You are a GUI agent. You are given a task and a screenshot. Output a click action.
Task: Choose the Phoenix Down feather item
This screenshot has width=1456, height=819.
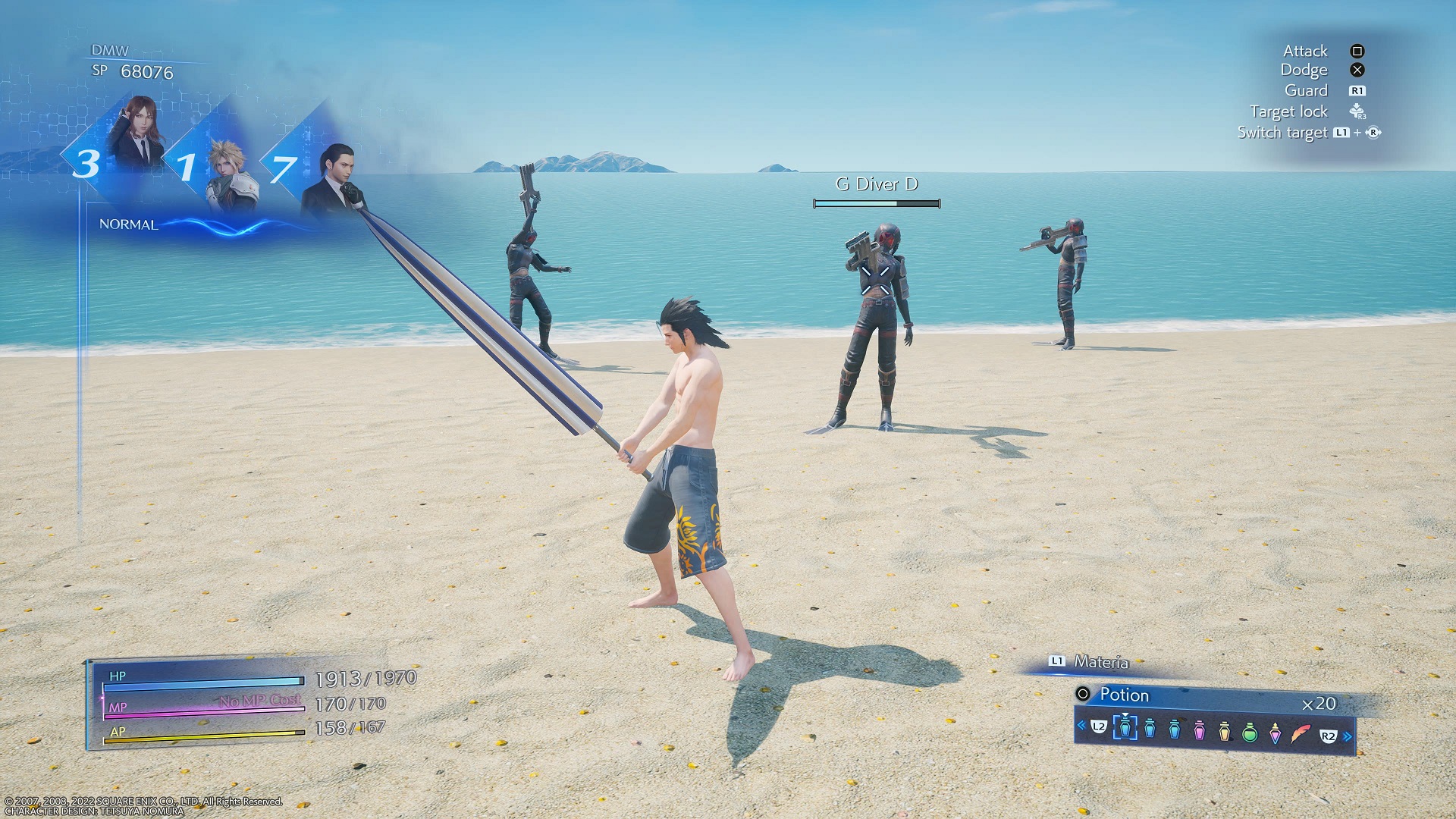(1301, 734)
